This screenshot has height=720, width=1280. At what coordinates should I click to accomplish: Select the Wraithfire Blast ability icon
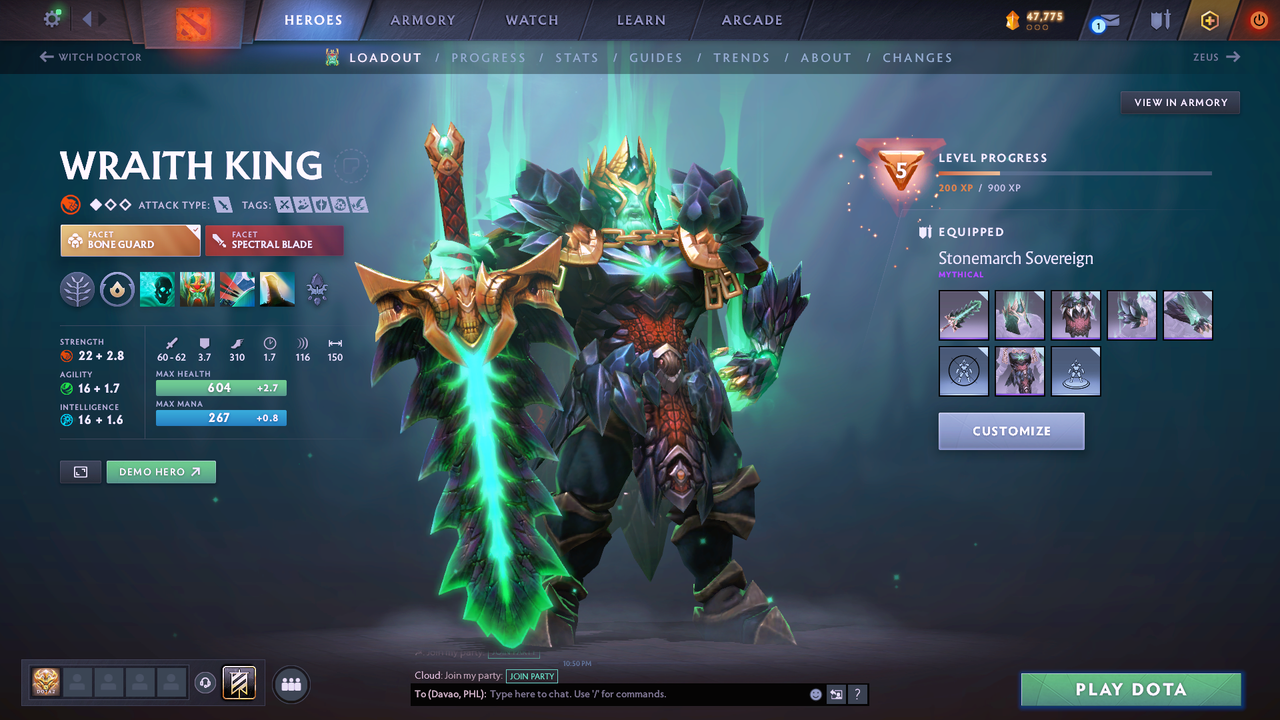[157, 290]
